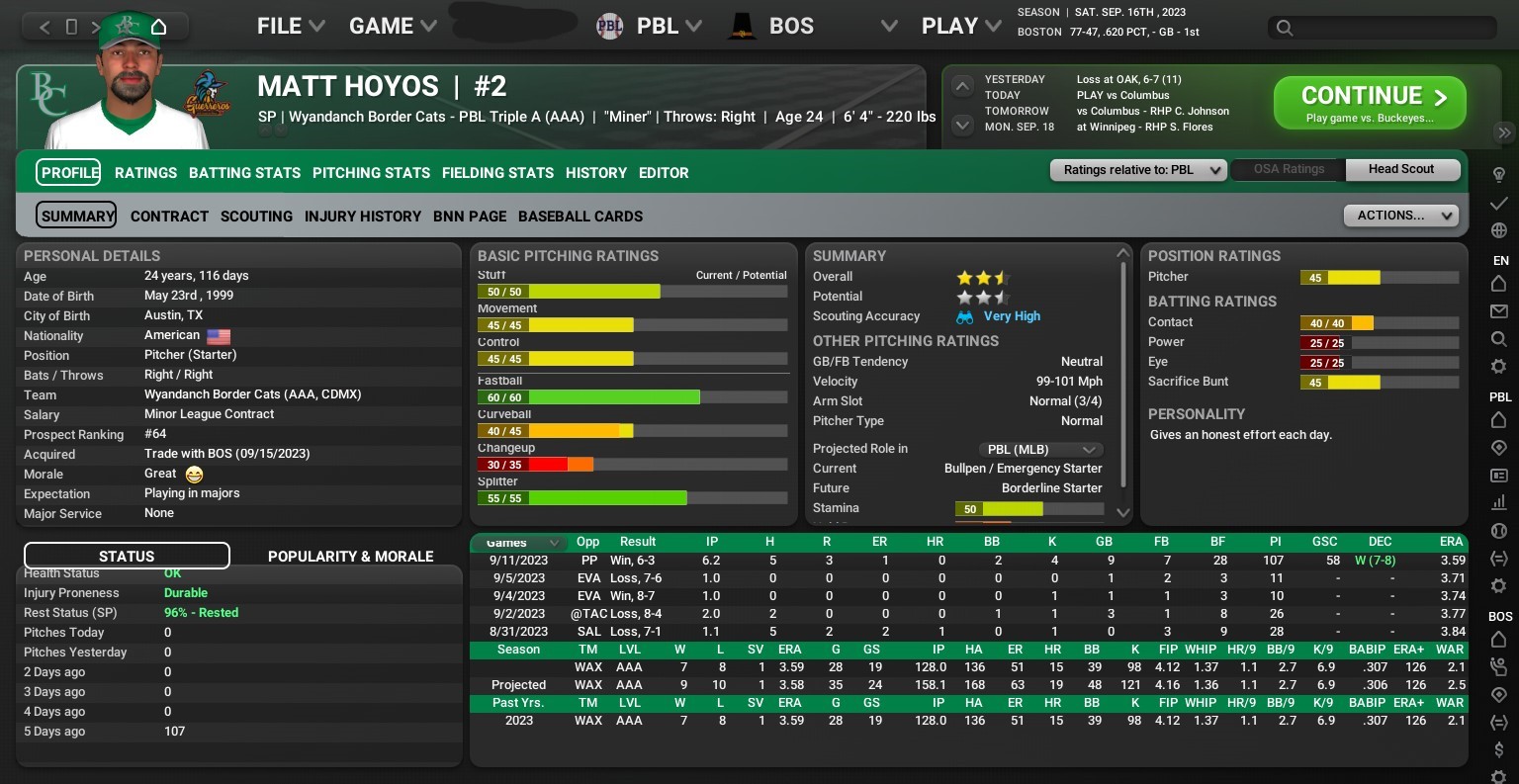Select the Head Scout ratings source
1519x784 pixels.
pos(1401,169)
